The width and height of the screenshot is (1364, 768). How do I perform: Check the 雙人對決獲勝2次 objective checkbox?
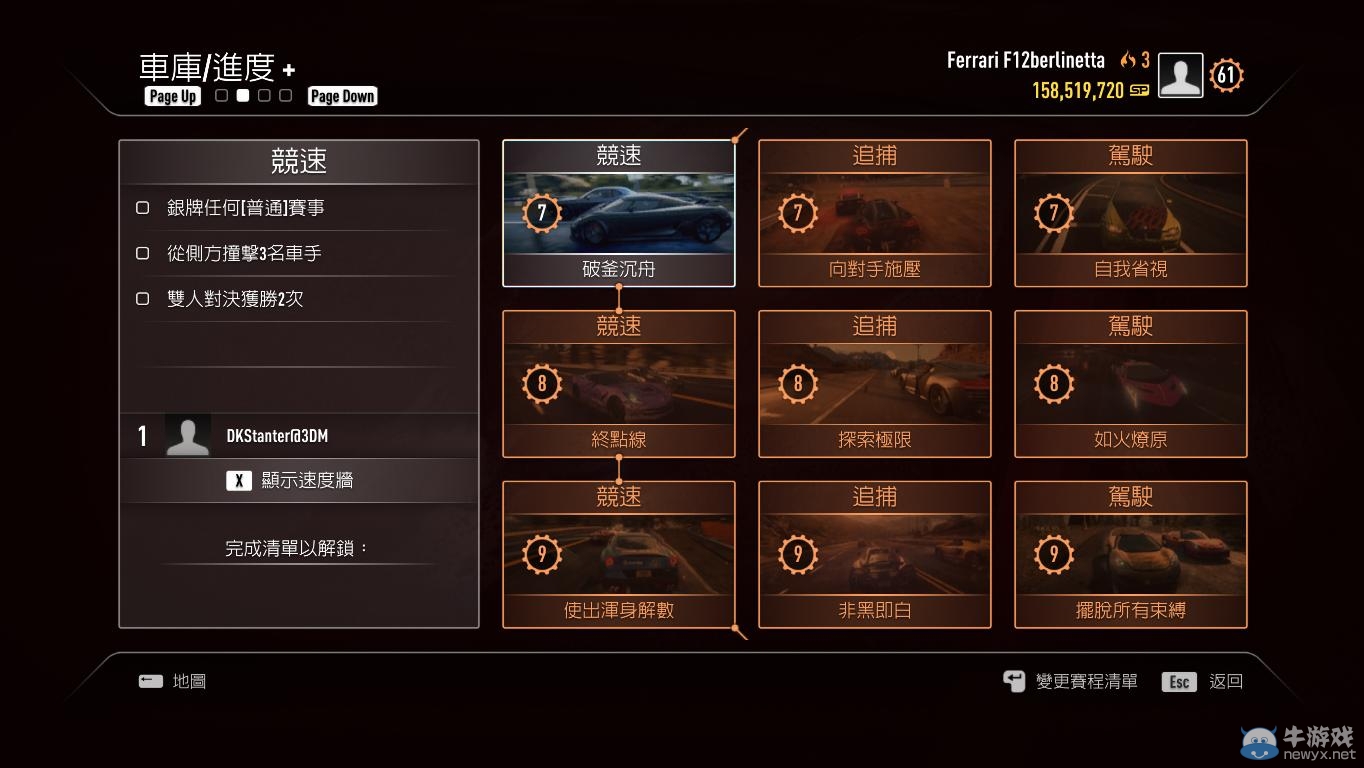[x=142, y=298]
